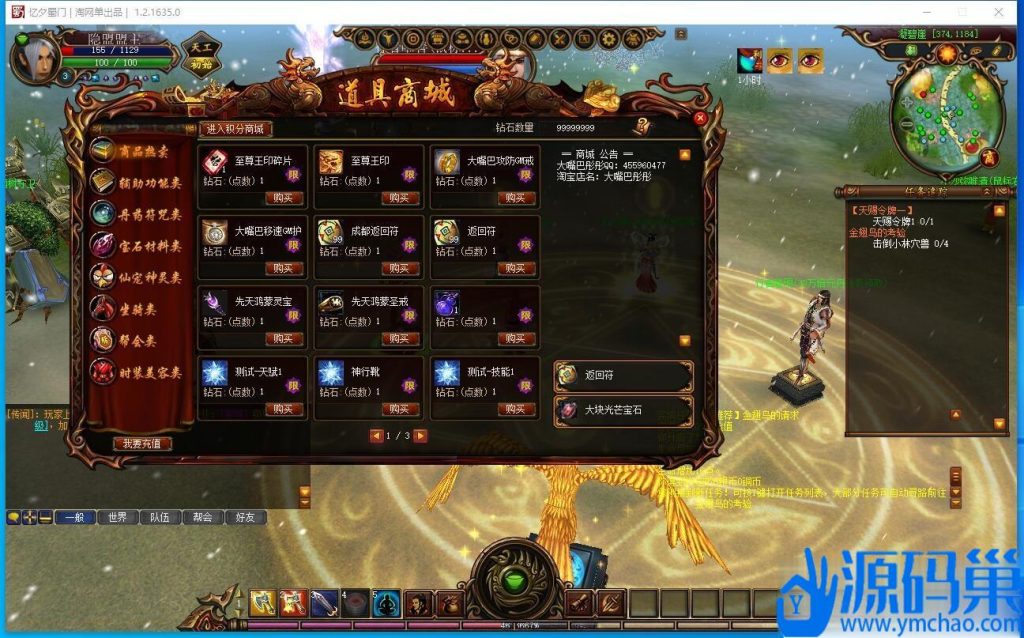Close the game window
This screenshot has height=638, width=1024.
coord(1000,12)
